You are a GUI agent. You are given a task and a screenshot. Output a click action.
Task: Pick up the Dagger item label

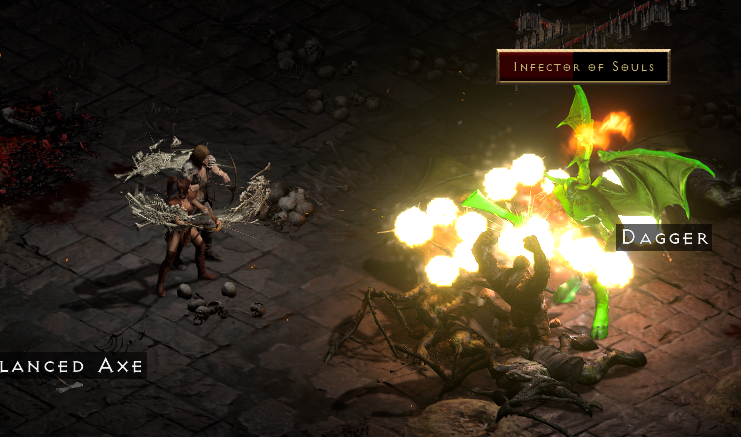665,238
